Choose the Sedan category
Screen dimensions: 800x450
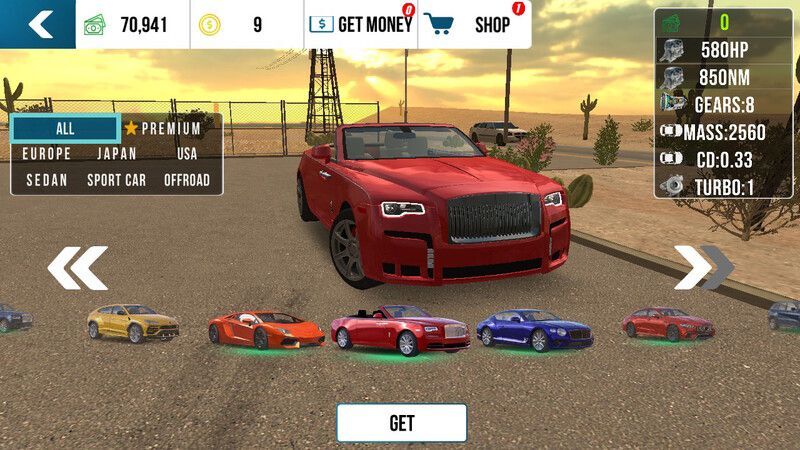point(47,180)
